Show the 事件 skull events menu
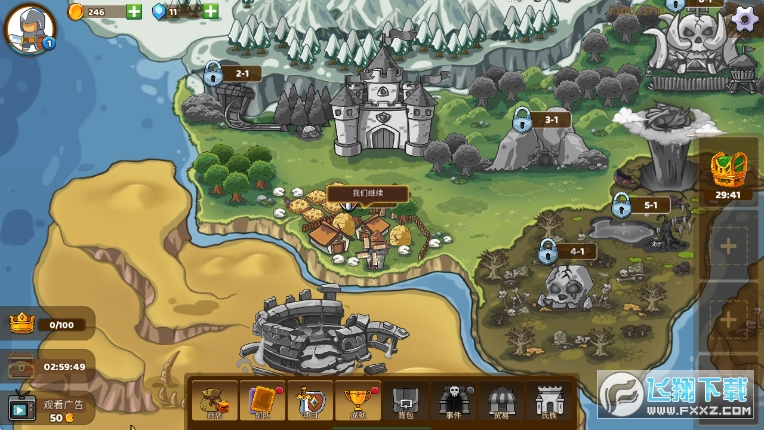The image size is (764, 430). (452, 401)
